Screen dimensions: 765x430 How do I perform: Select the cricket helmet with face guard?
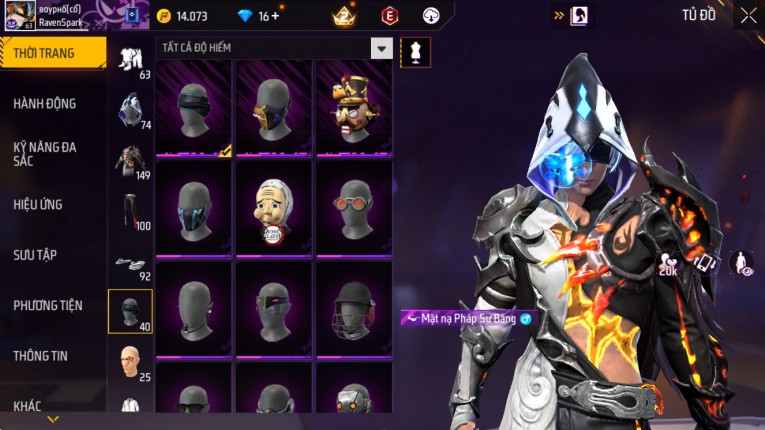[353, 308]
